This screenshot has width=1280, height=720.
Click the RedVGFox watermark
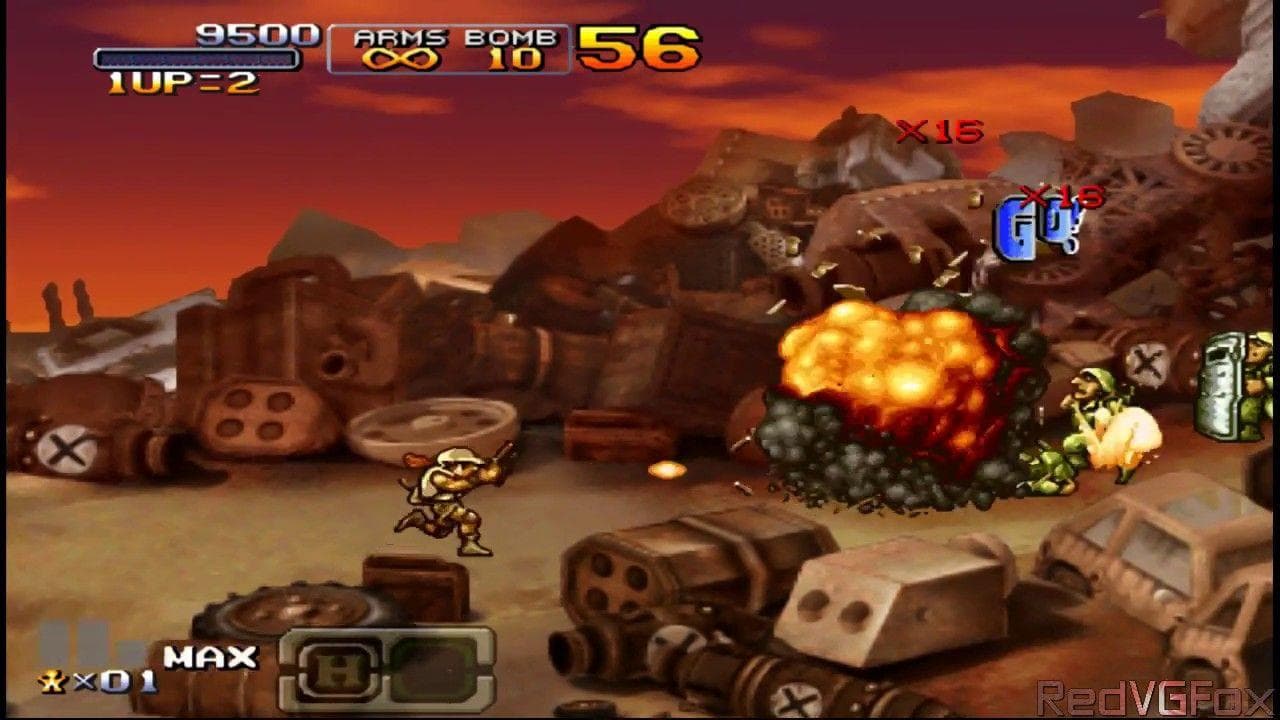point(1152,697)
